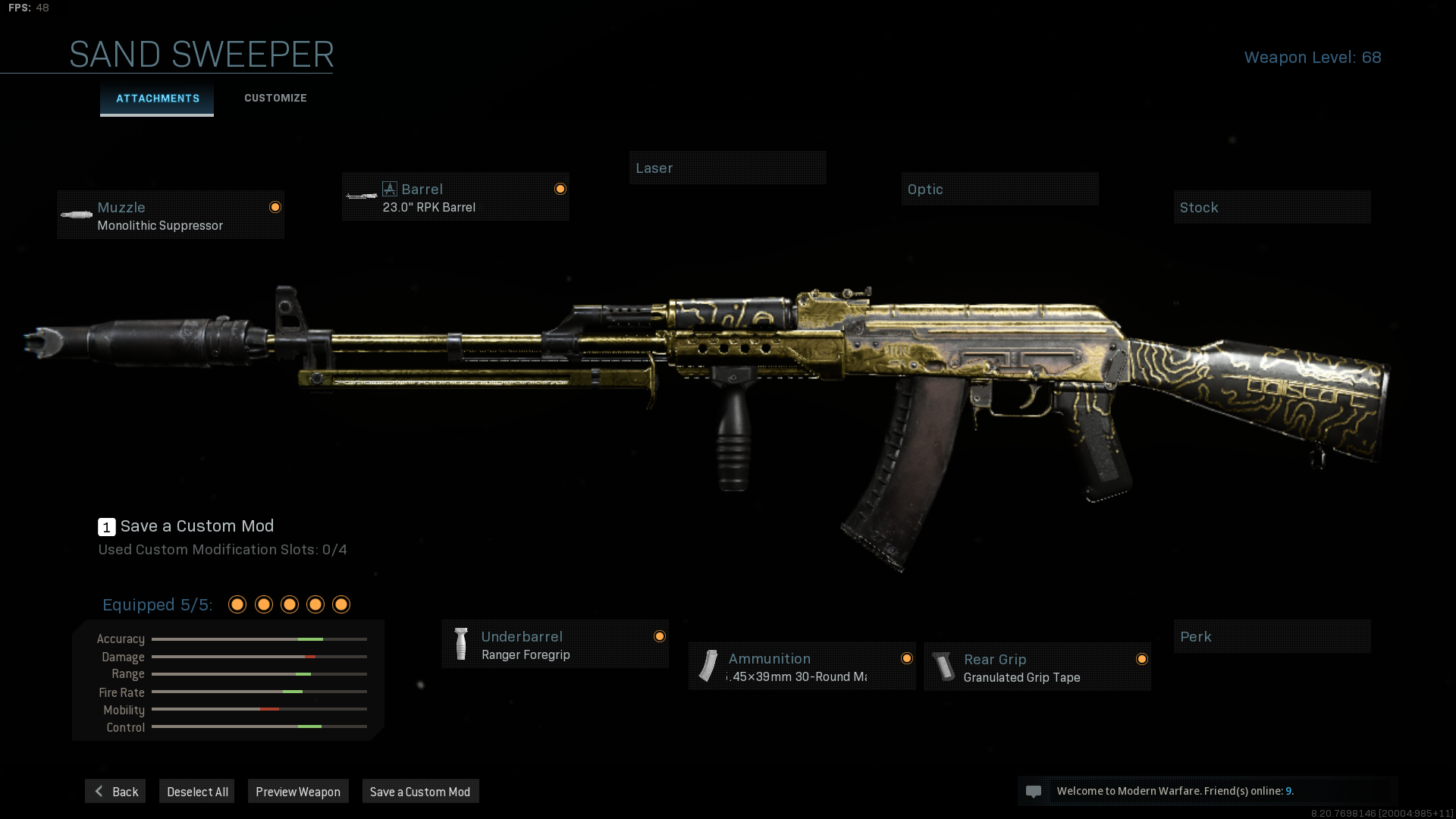Toggle the Ammunition equipped indicator dot
The width and height of the screenshot is (1456, 819).
click(x=907, y=657)
